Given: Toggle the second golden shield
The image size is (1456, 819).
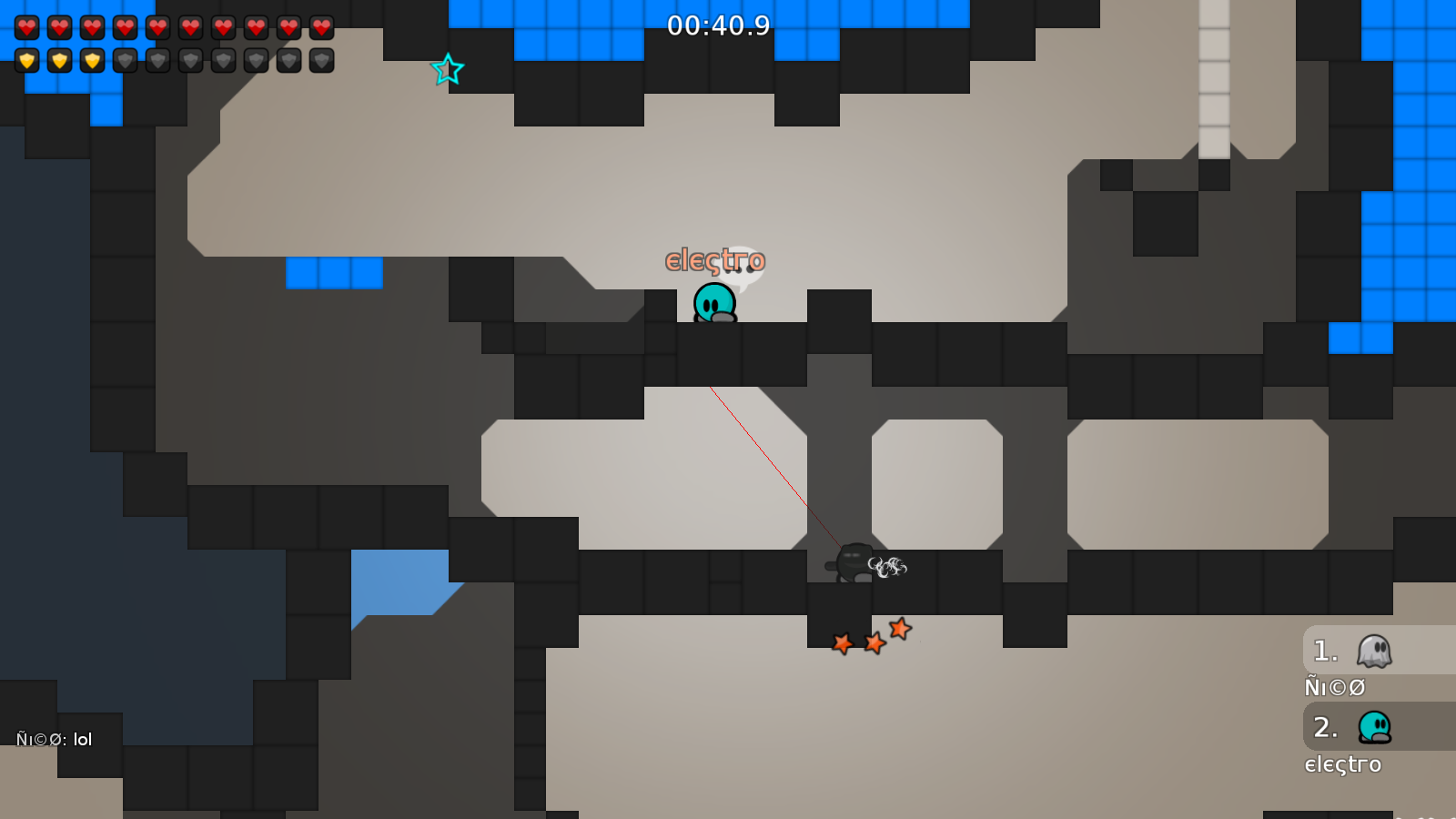Looking at the screenshot, I should pyautogui.click(x=60, y=60).
